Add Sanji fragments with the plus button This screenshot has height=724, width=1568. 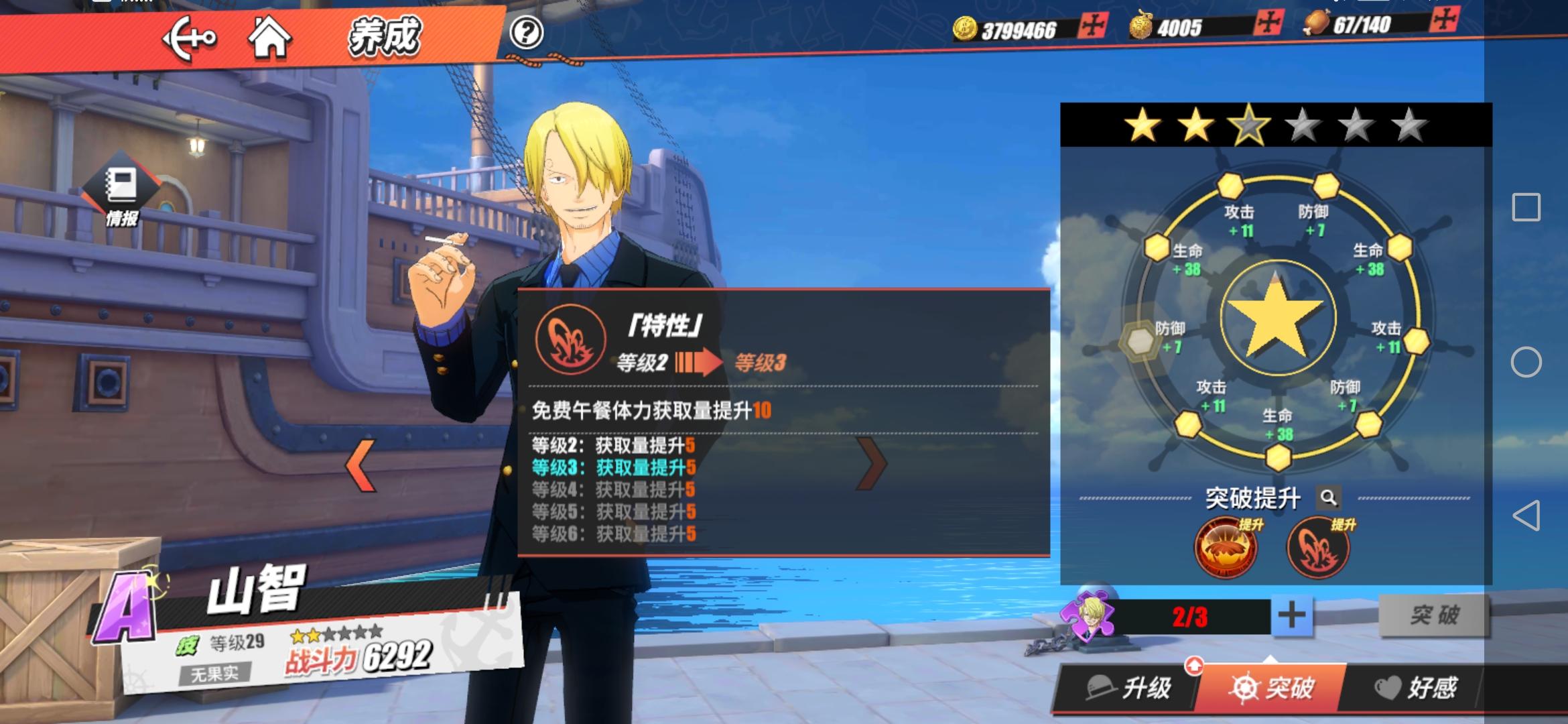(1291, 615)
